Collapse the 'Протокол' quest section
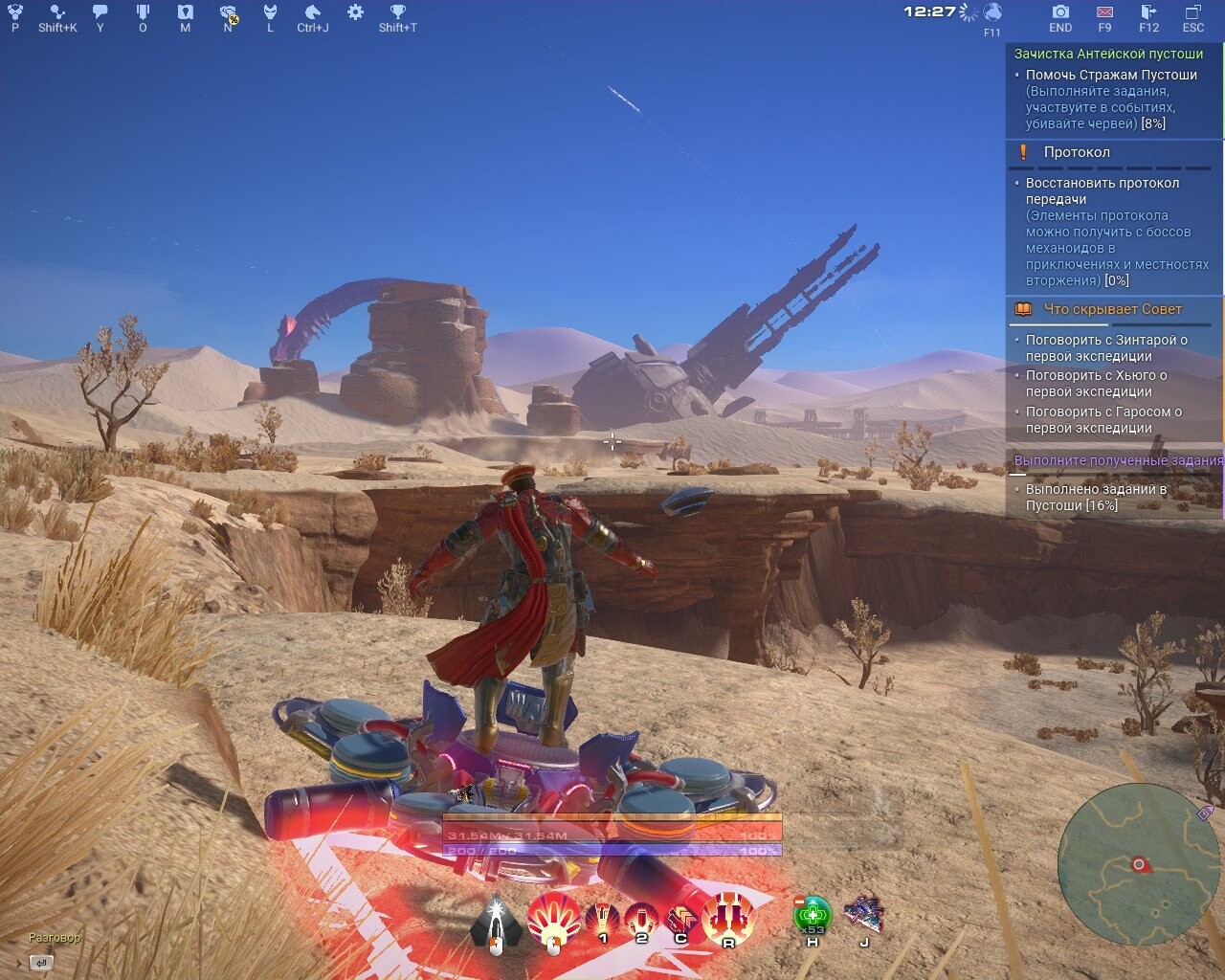Viewport: 1225px width, 980px height. pyautogui.click(x=1077, y=151)
